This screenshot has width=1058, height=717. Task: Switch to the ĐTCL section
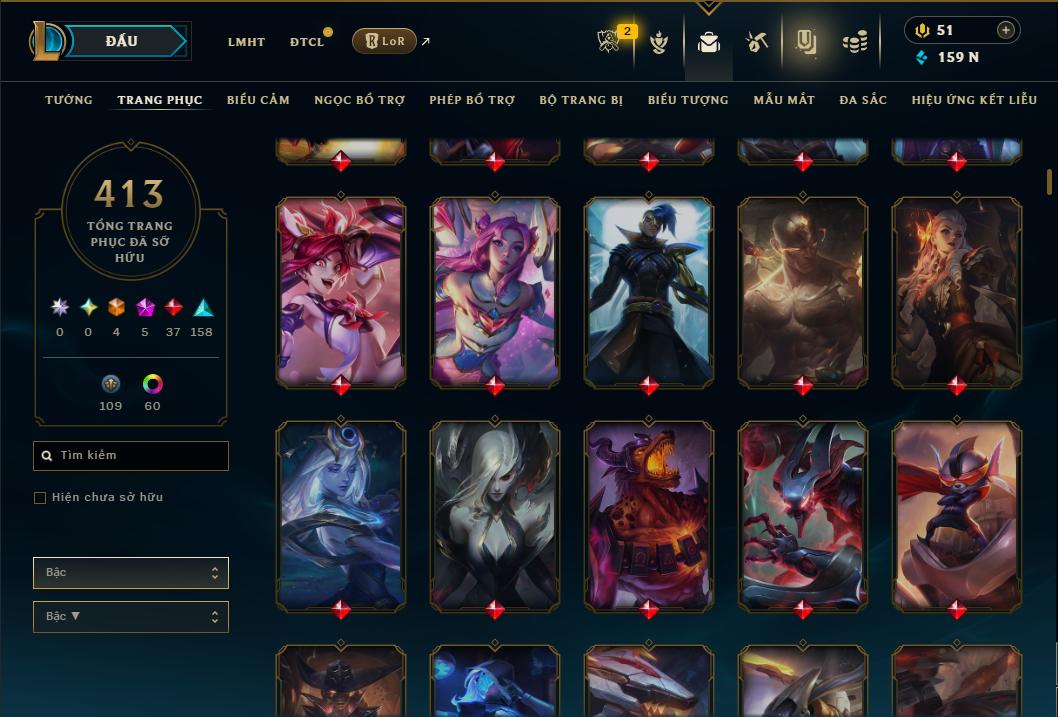pos(307,42)
